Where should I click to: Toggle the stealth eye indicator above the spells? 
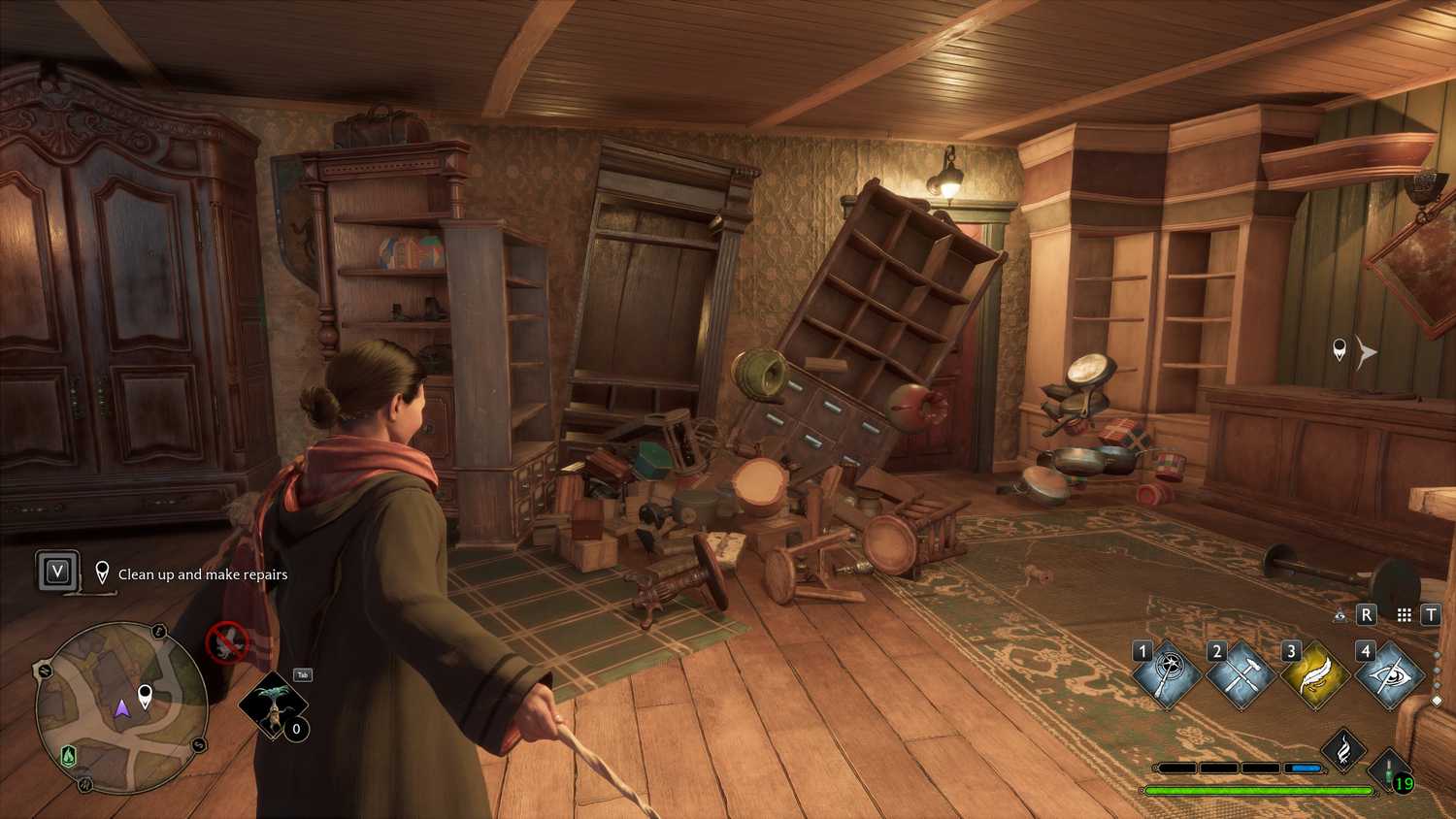click(x=1340, y=616)
